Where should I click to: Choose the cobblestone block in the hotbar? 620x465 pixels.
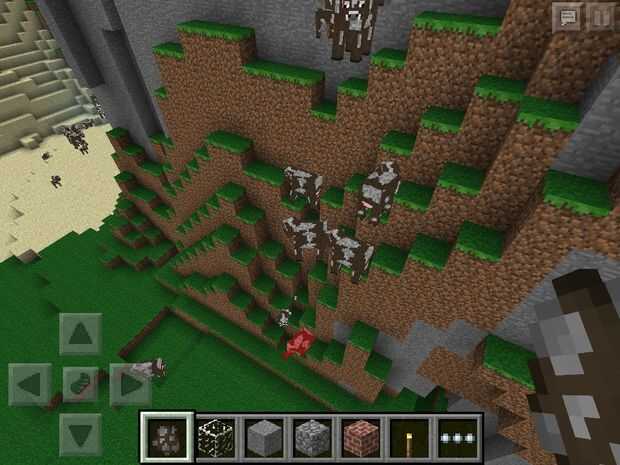[x=311, y=436]
